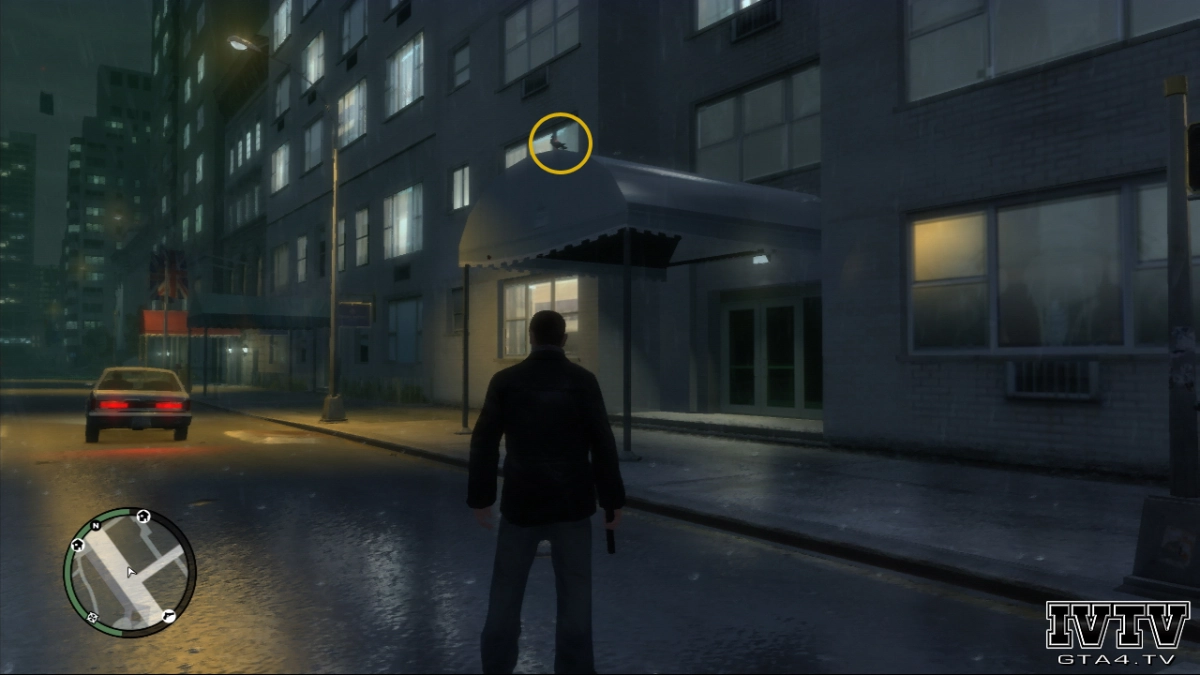Click the white player arrow on minimap
The image size is (1200, 675).
(x=130, y=573)
